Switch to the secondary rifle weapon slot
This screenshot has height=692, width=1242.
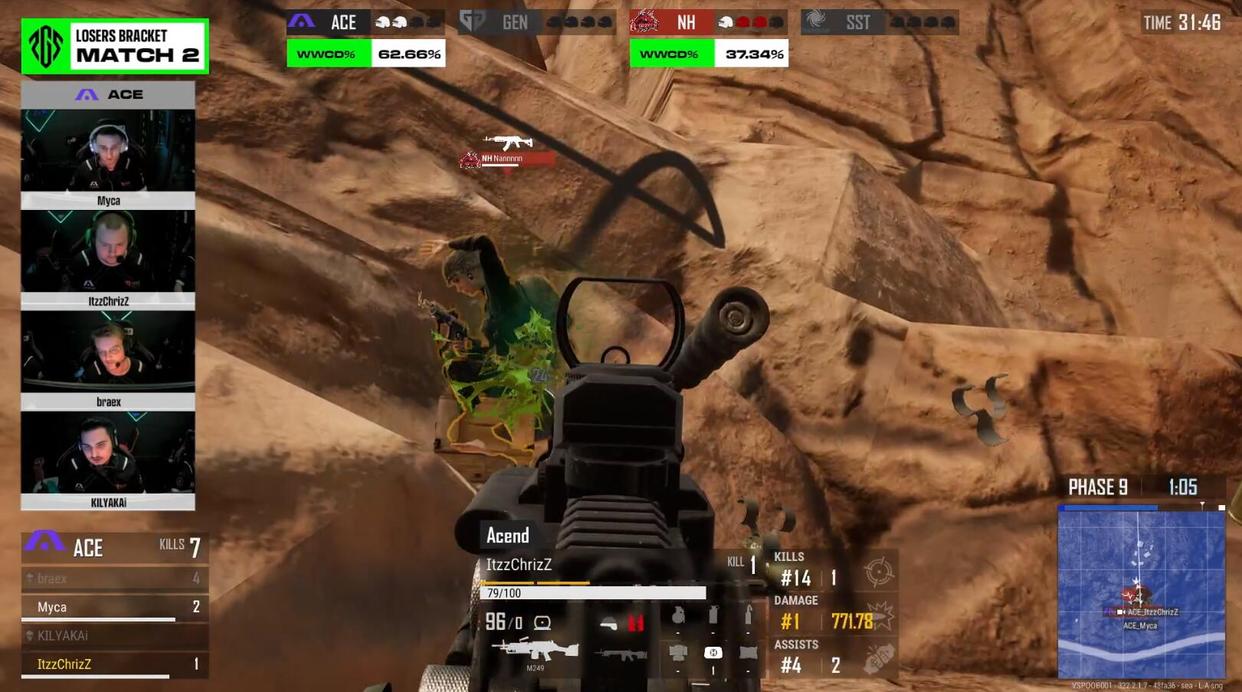[621, 655]
